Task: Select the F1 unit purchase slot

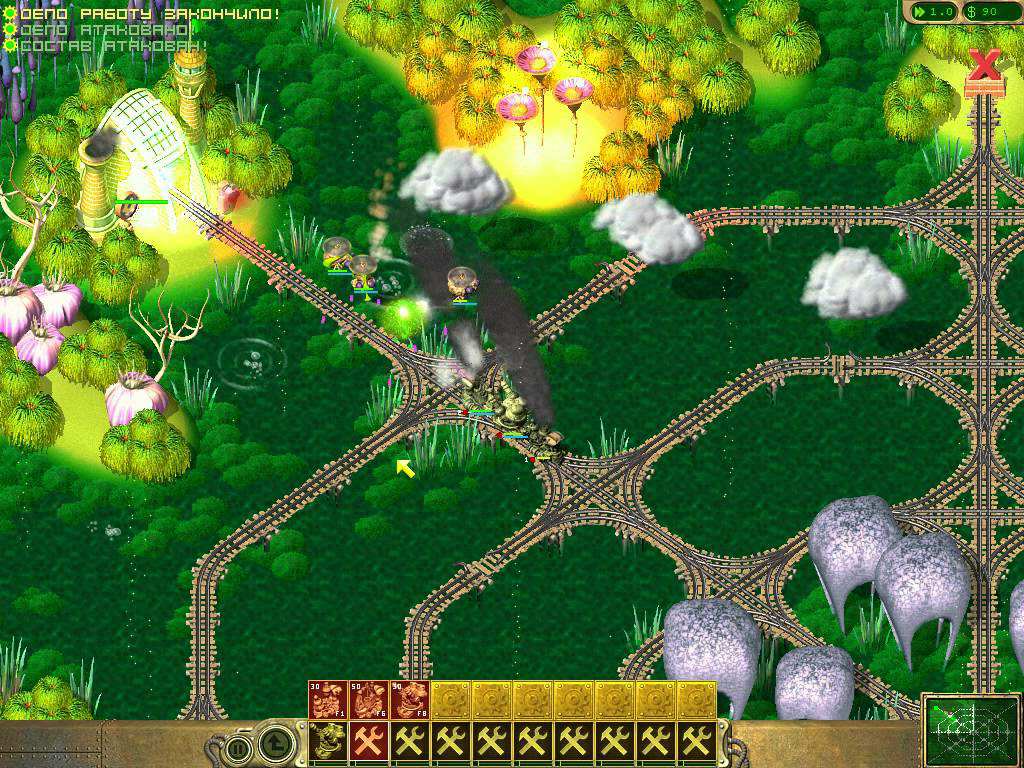Action: coord(328,700)
